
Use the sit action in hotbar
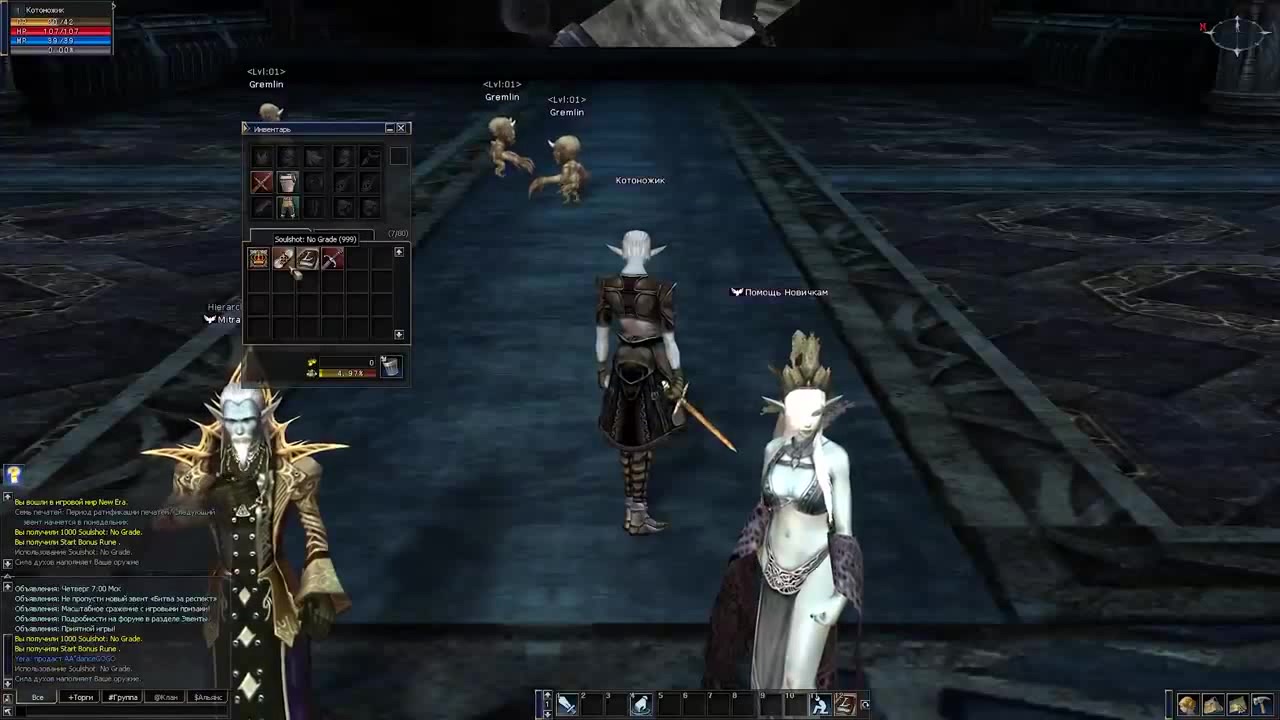tap(819, 705)
